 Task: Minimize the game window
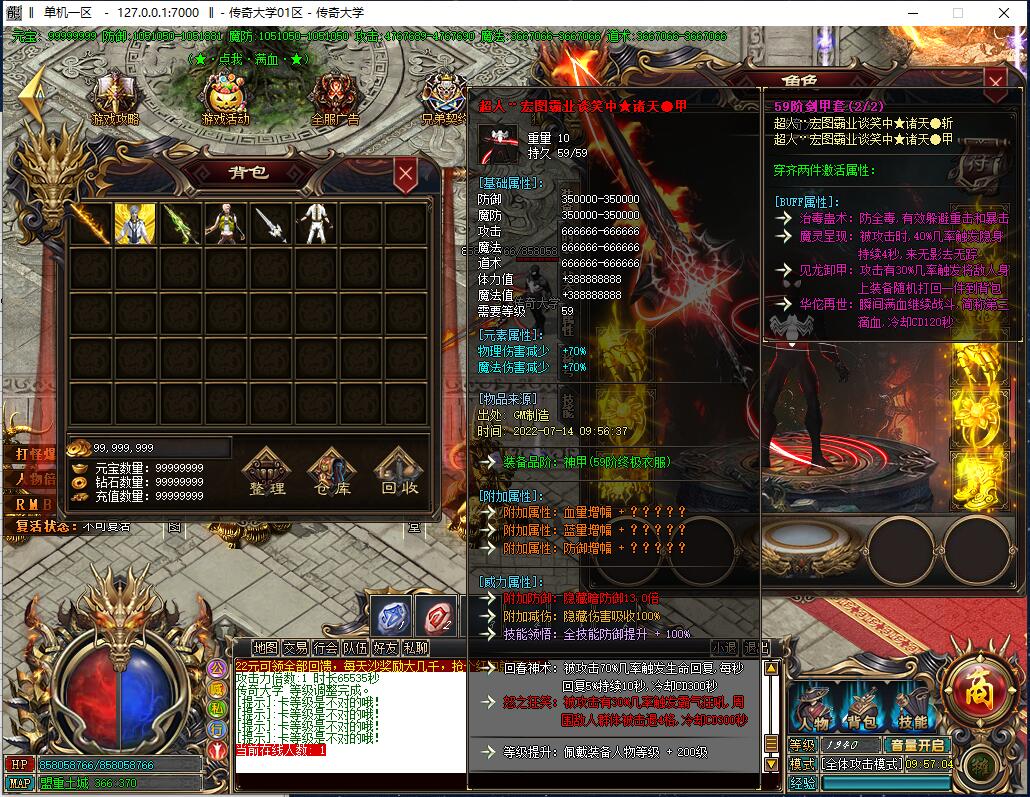(912, 12)
